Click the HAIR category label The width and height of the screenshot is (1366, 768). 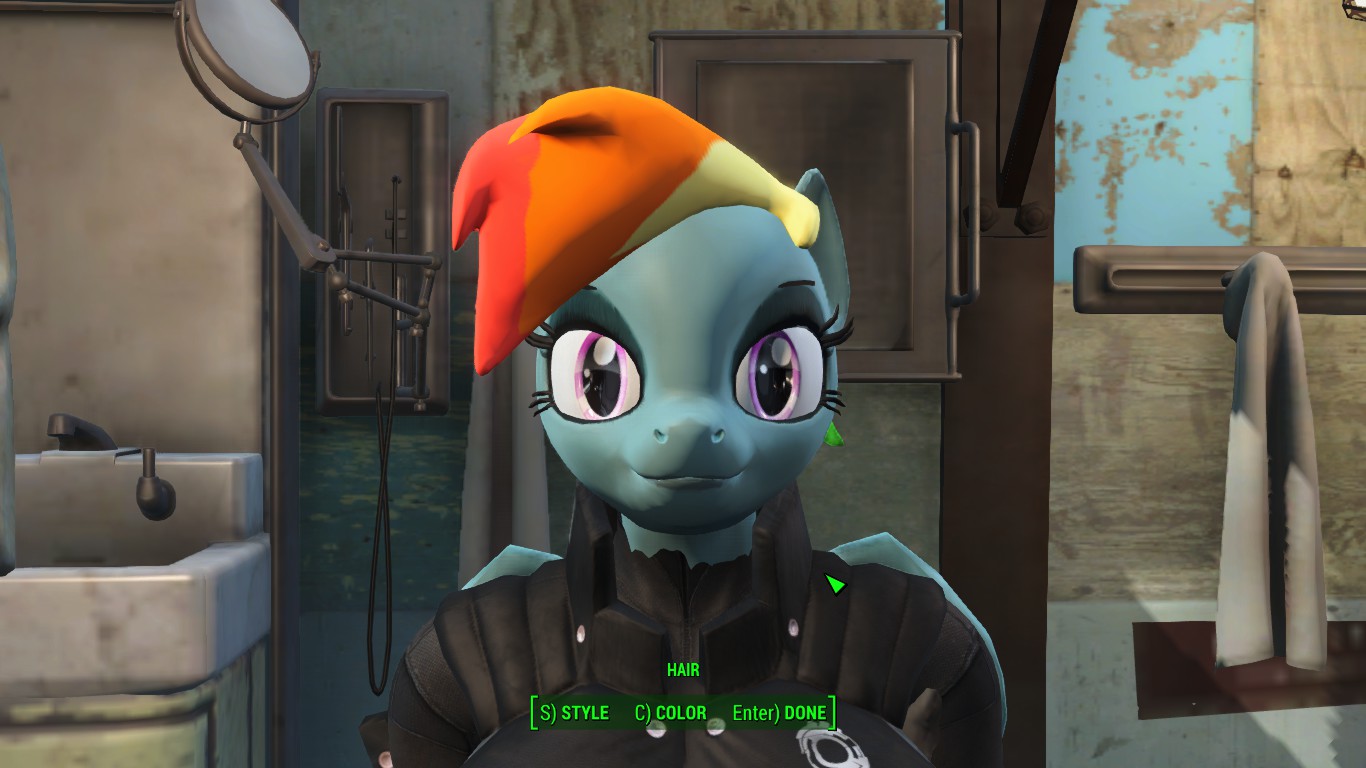point(684,670)
